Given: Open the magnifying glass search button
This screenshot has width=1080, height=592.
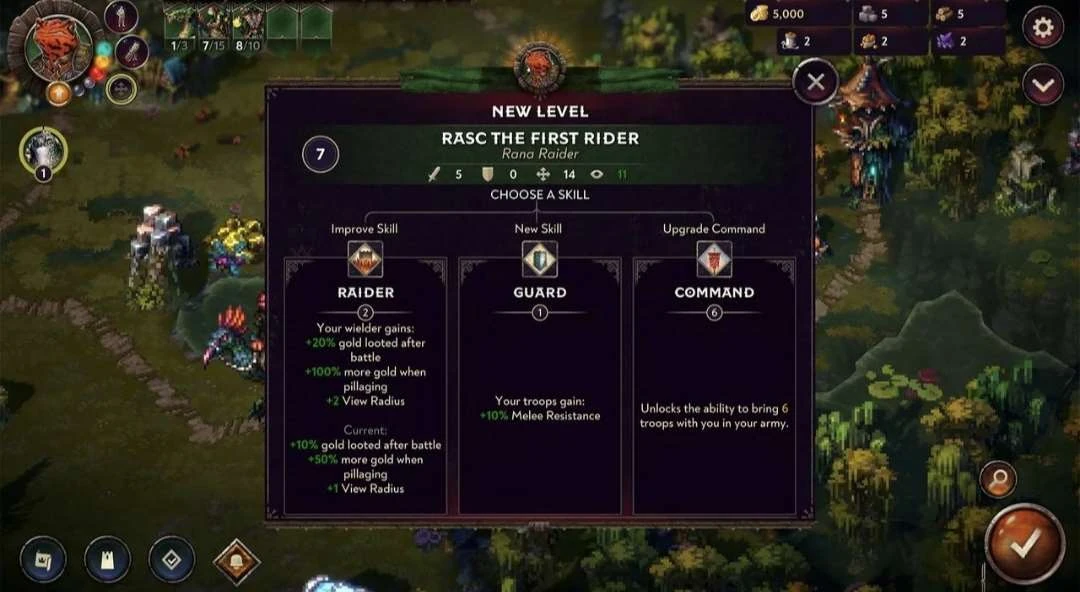Looking at the screenshot, I should (x=998, y=480).
